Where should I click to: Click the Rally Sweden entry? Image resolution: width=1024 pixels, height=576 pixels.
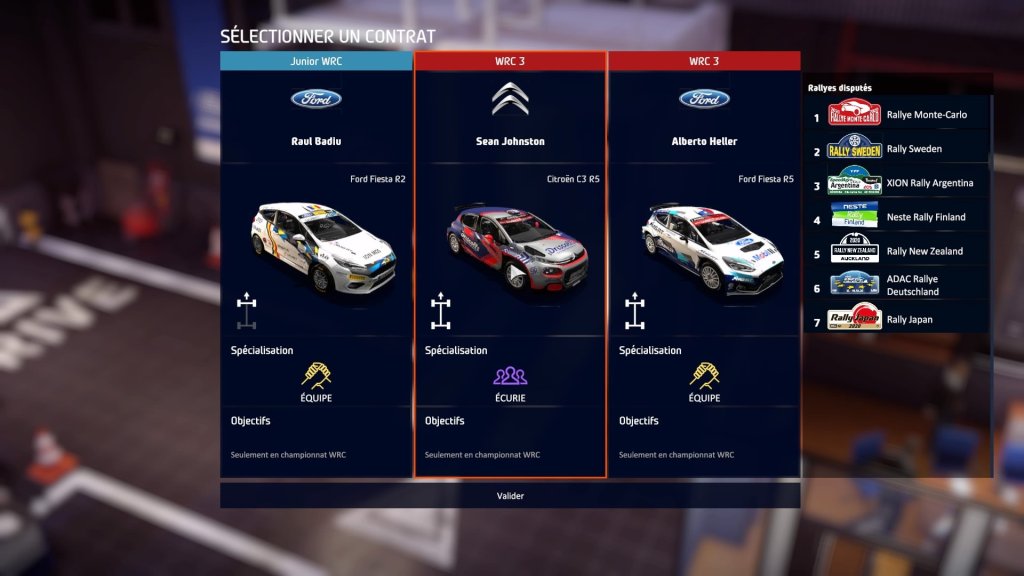(x=900, y=149)
